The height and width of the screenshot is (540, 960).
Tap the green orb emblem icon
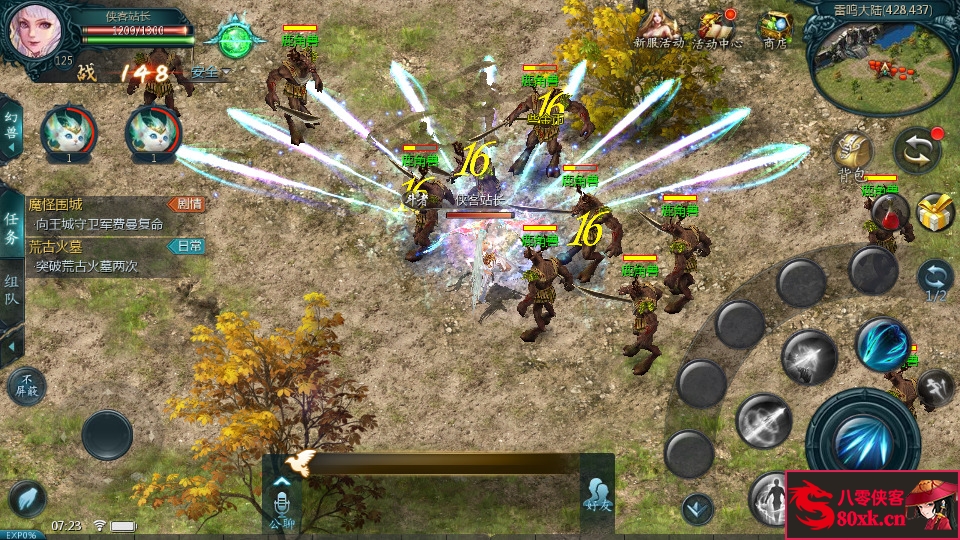click(x=235, y=40)
